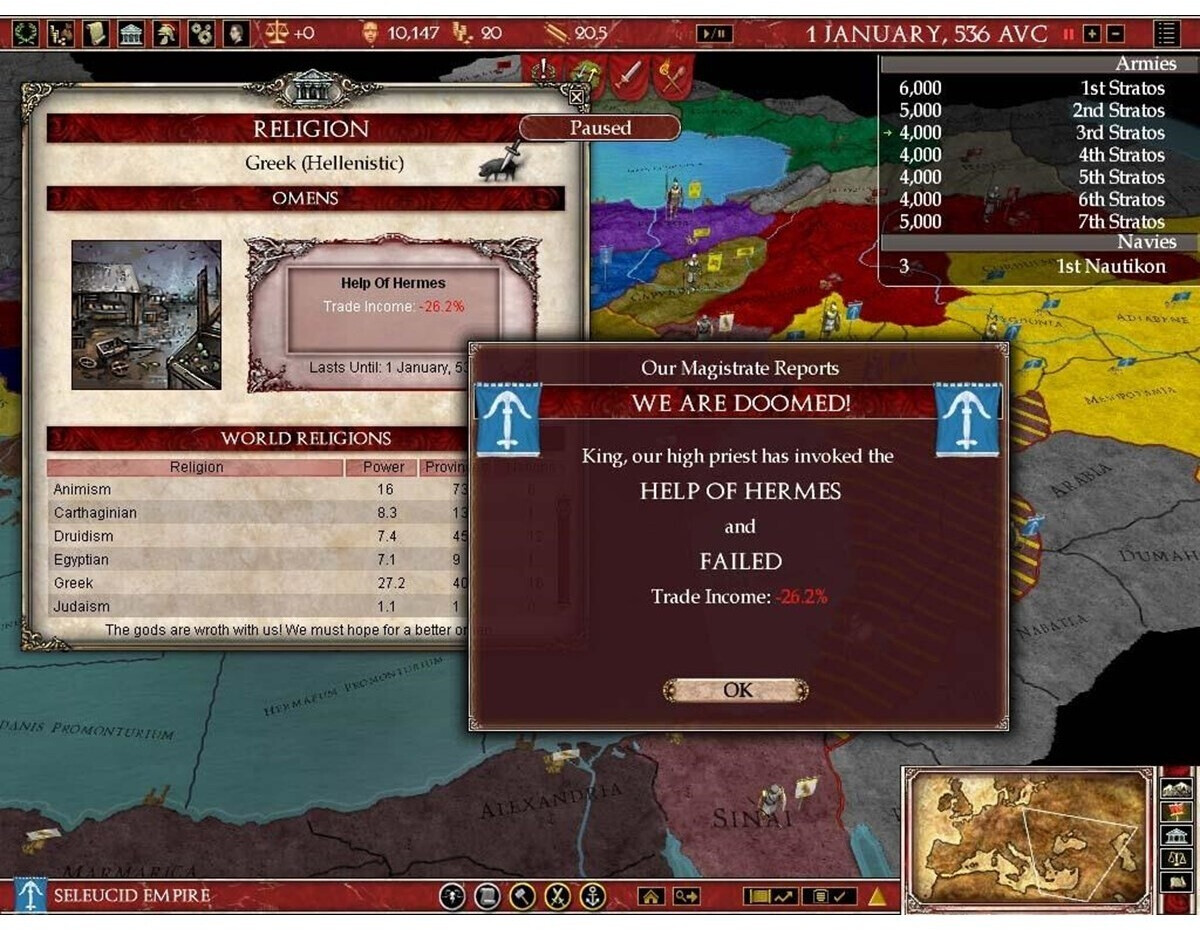Image resolution: width=1200 pixels, height=930 pixels.
Task: Open the laurel wreath overview icon
Action: [x=26, y=33]
